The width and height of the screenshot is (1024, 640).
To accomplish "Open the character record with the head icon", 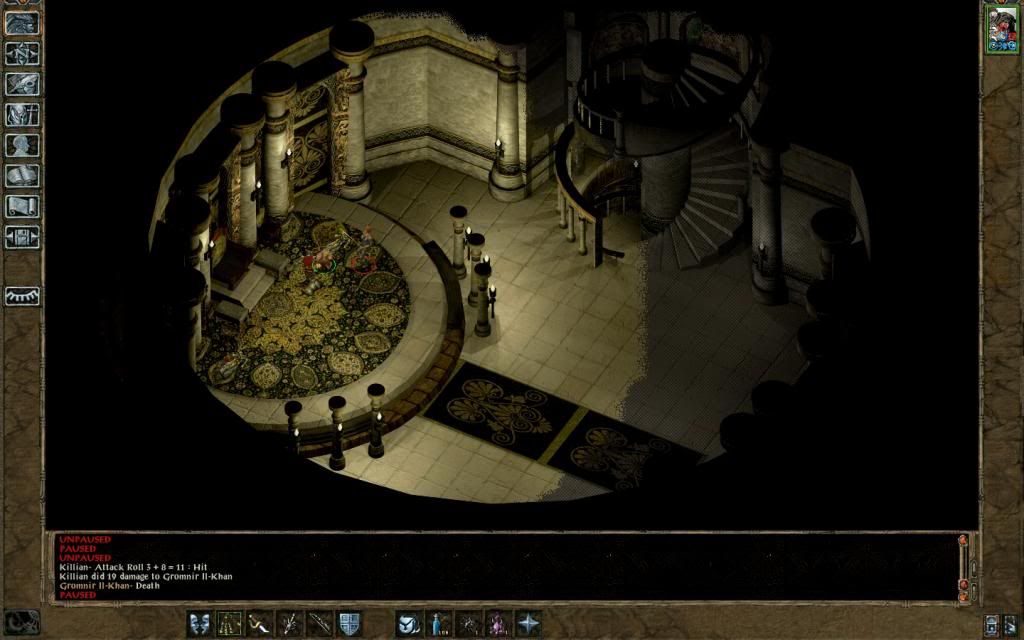I will click(22, 145).
